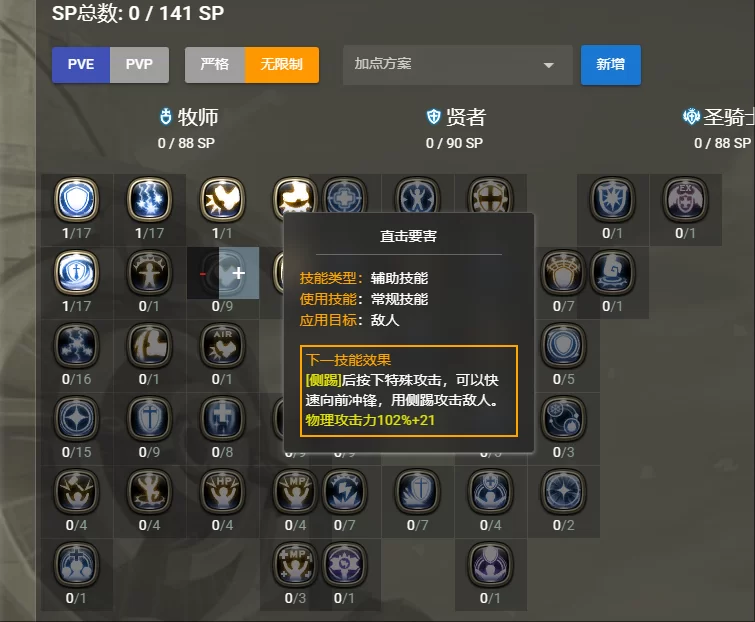This screenshot has height=622, width=755.
Task: Select the 无限制 unlimited mode button
Action: (x=281, y=65)
